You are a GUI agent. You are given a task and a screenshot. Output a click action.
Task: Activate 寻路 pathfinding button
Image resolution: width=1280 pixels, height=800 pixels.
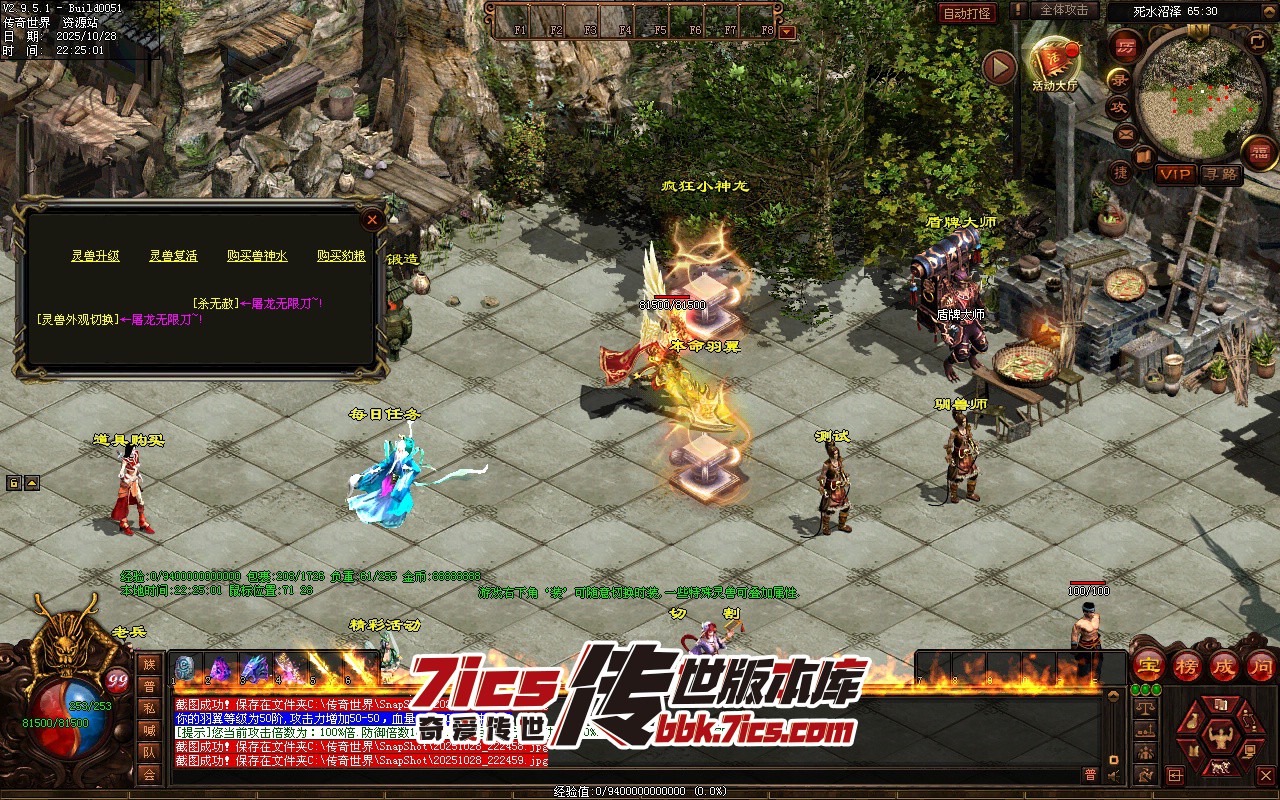1220,174
